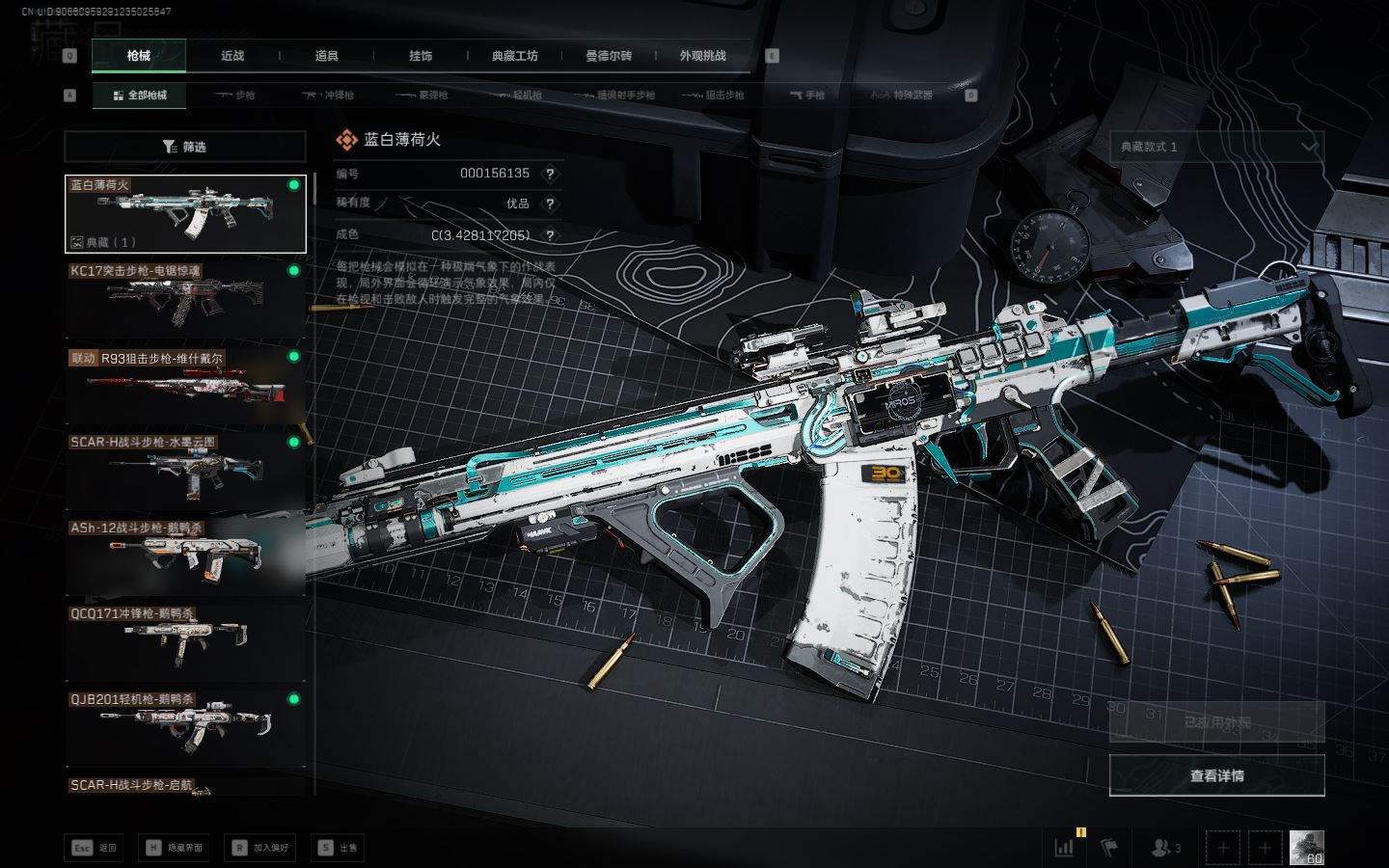Screen dimensions: 1389x868
Task: Pick the QJB201轻机枪-鹅鸭杀 skin
Action: point(185,728)
